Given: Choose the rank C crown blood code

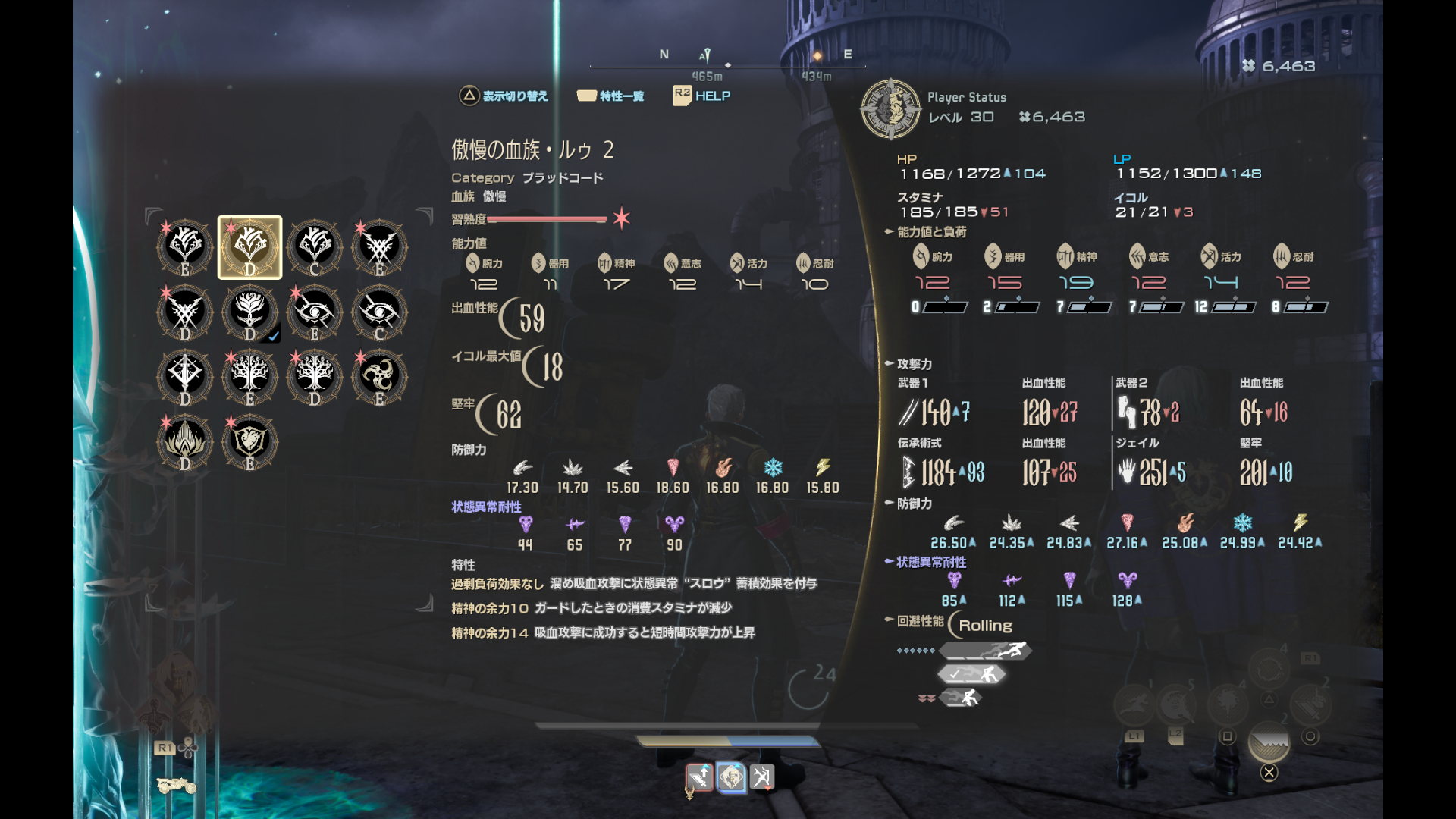Looking at the screenshot, I should pyautogui.click(x=315, y=247).
